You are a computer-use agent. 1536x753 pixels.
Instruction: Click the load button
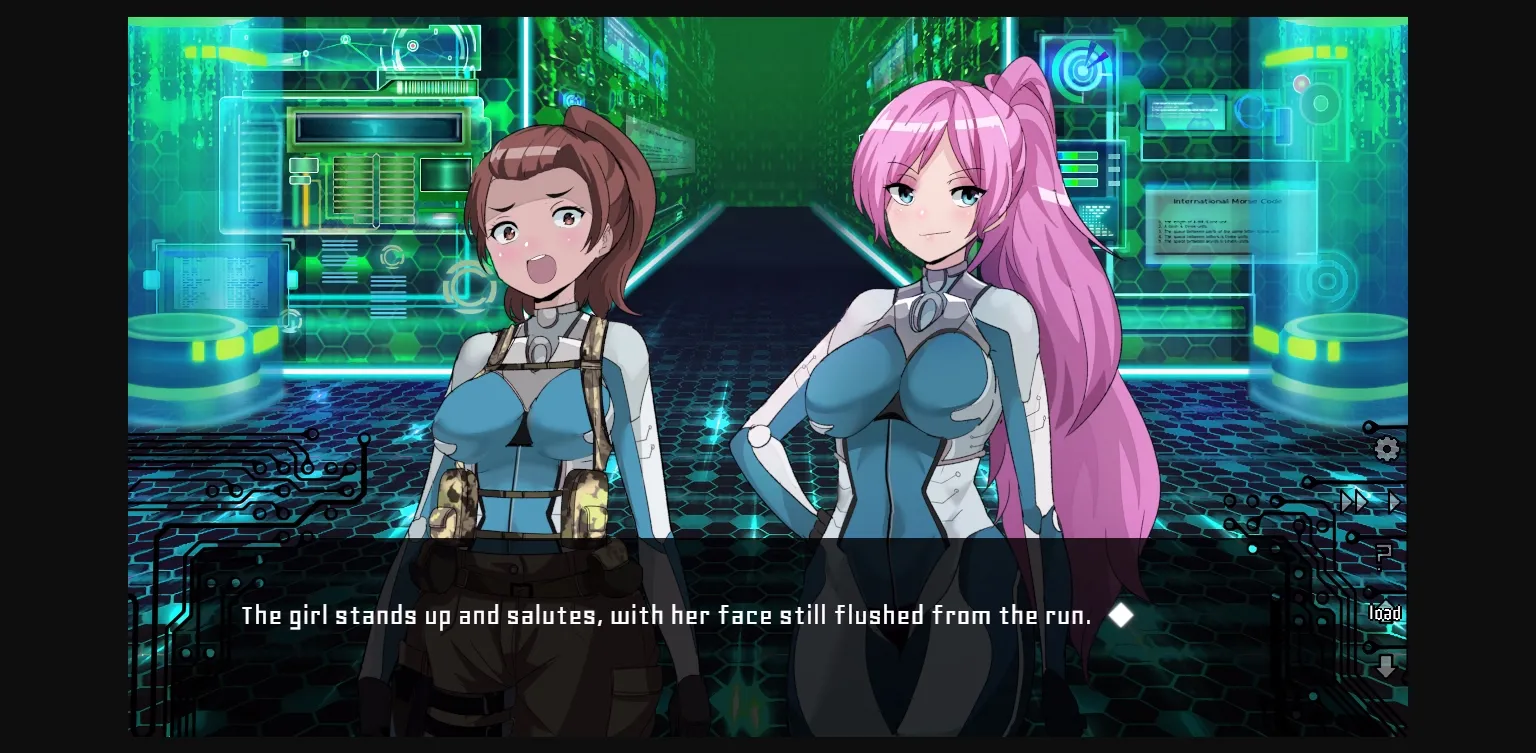[1385, 614]
